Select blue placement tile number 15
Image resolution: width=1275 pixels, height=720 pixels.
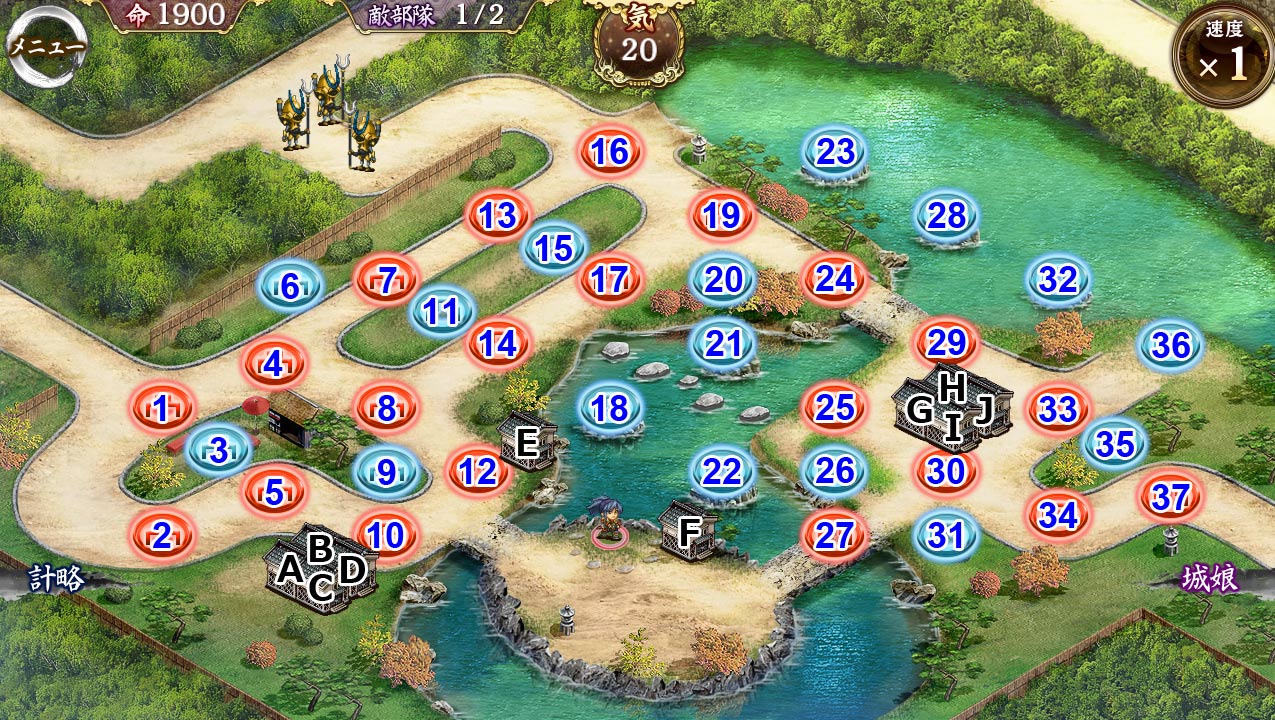(554, 248)
